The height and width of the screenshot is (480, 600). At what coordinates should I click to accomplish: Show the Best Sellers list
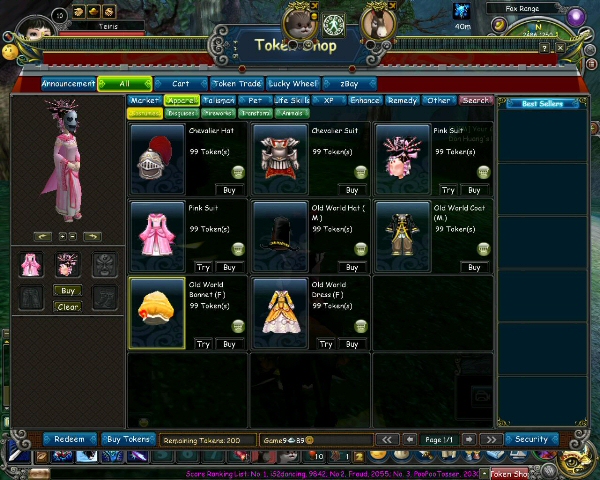(542, 104)
